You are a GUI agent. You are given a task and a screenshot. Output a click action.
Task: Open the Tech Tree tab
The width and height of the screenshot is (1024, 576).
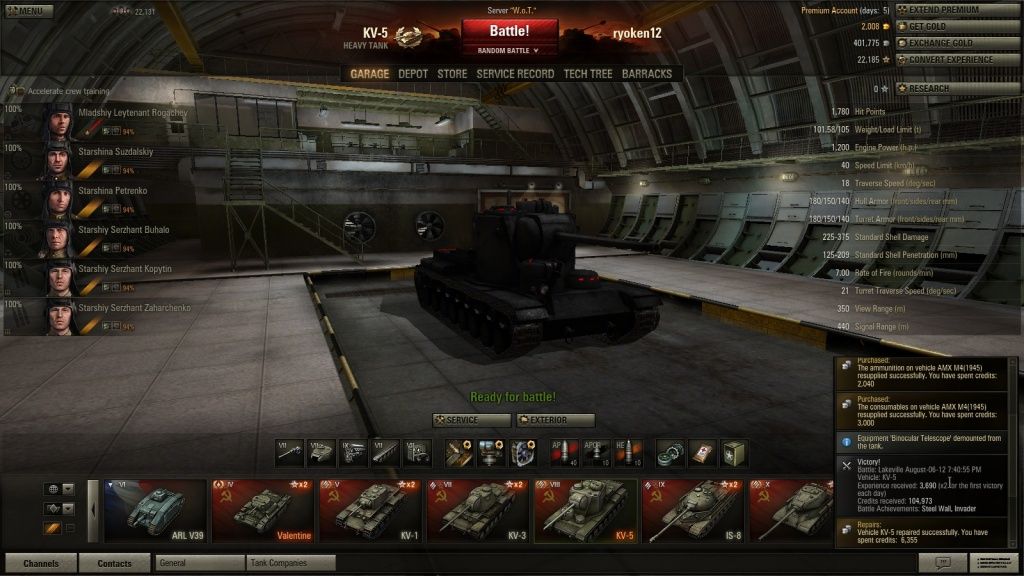588,74
